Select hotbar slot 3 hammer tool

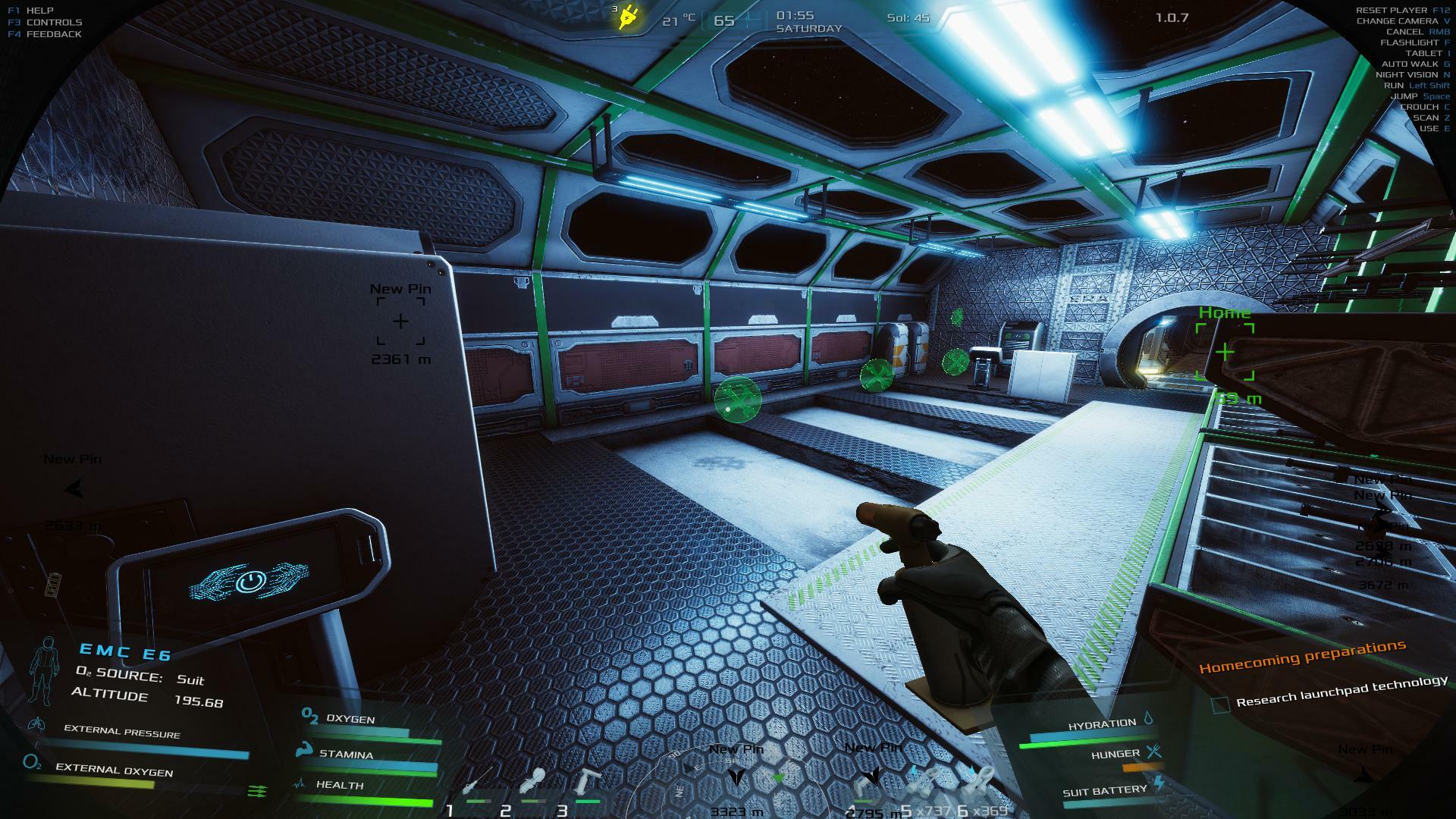coord(587,783)
